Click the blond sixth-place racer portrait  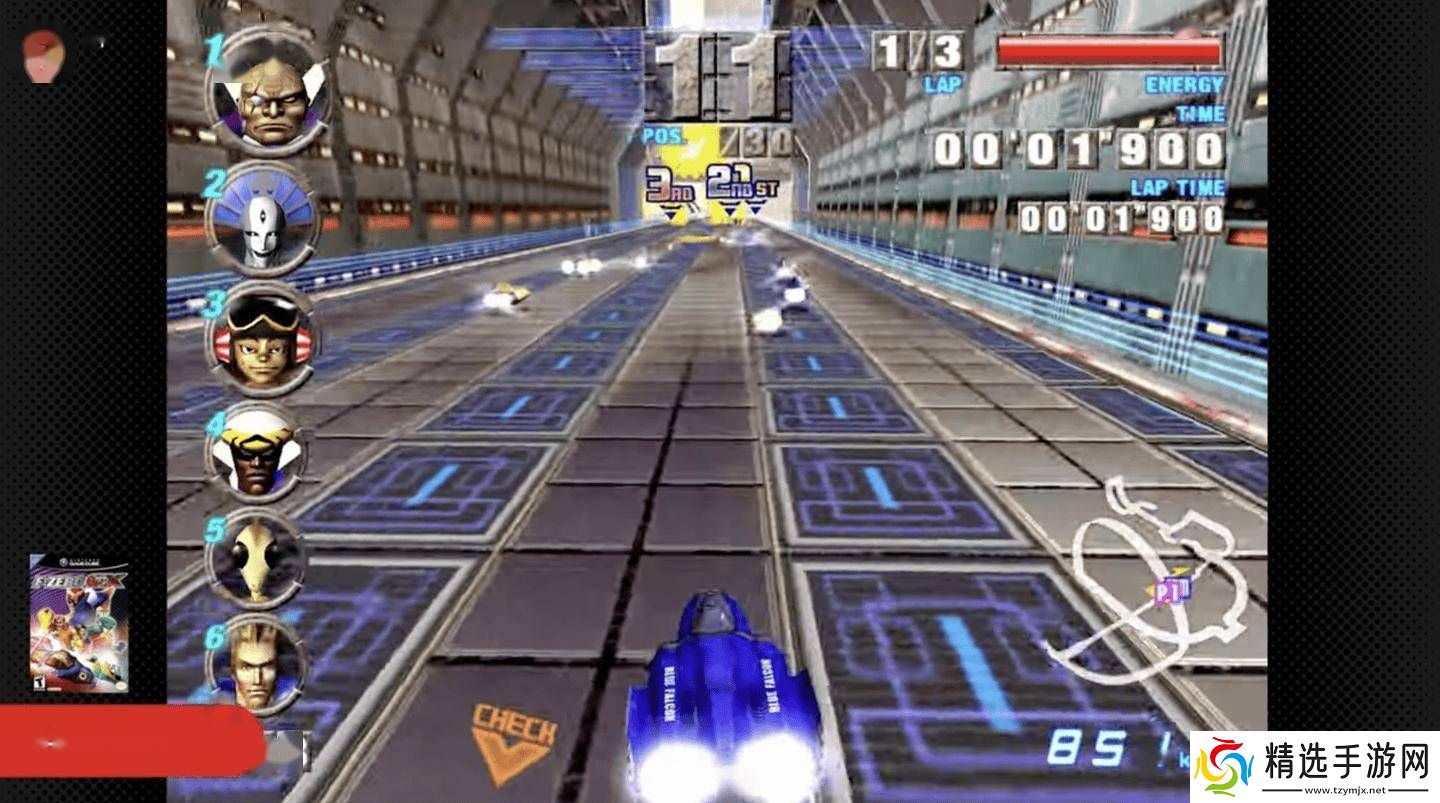pyautogui.click(x=256, y=664)
